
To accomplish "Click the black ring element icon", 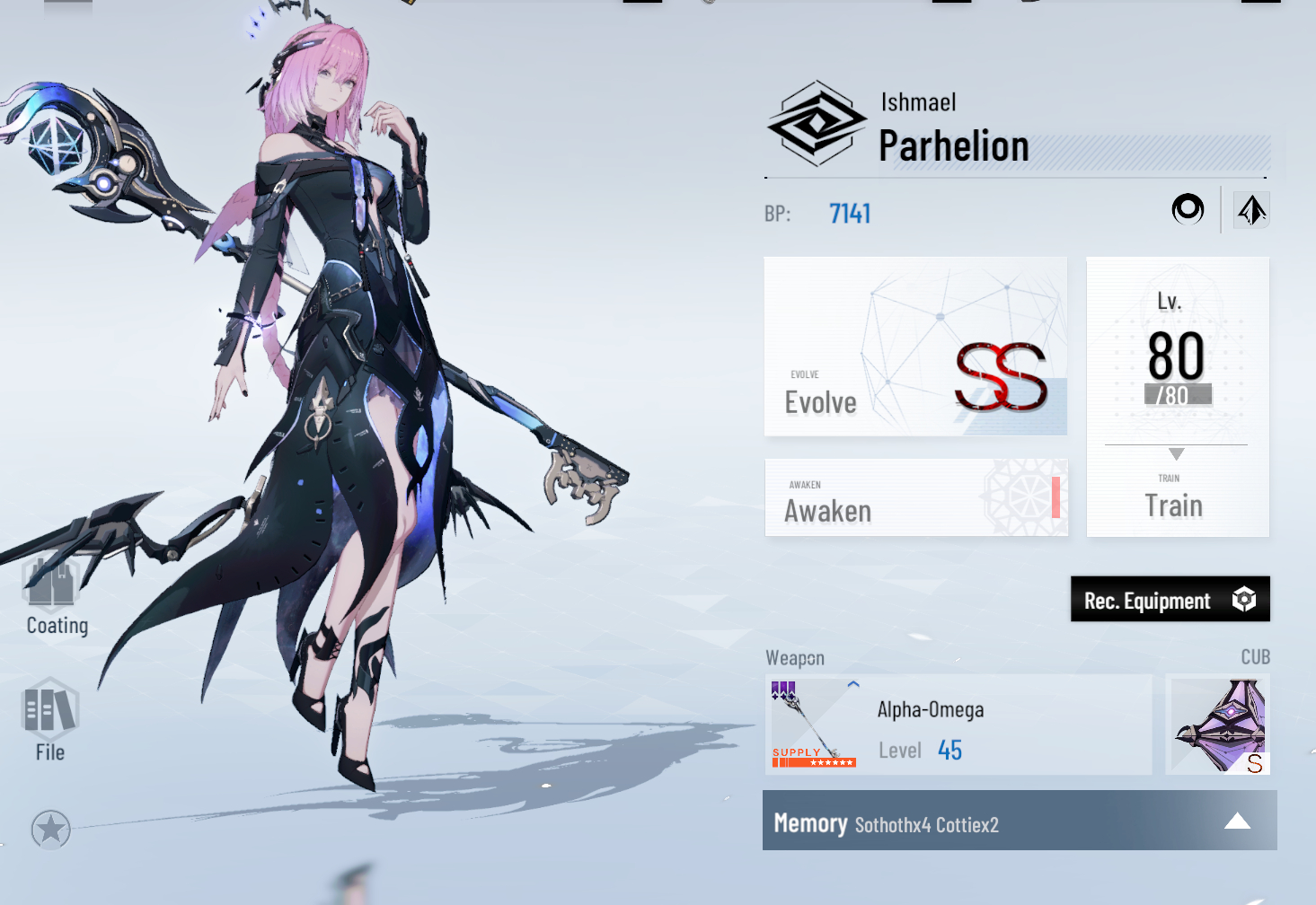I will click(1188, 209).
